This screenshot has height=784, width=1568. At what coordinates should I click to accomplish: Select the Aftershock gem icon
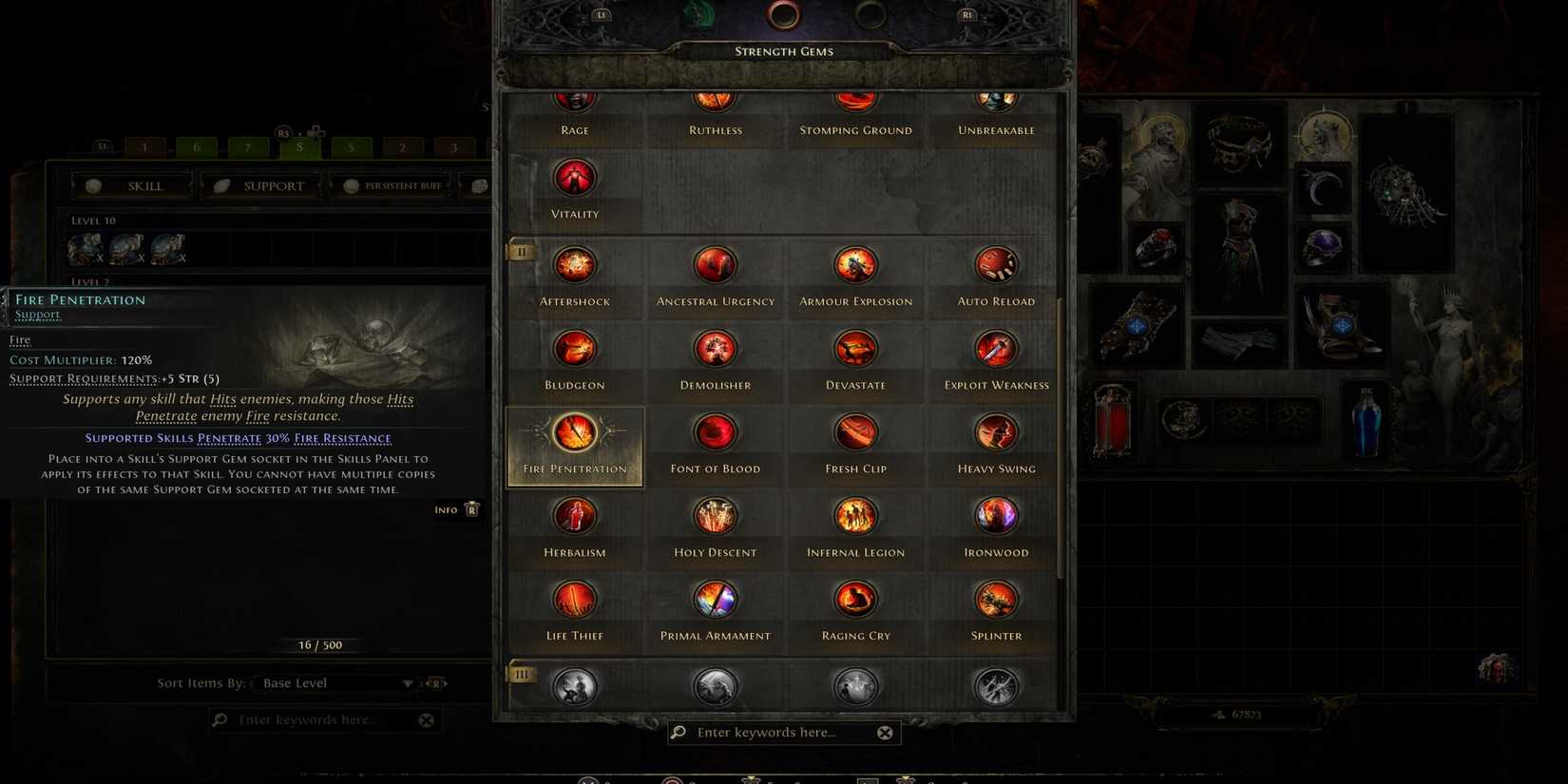tap(575, 264)
